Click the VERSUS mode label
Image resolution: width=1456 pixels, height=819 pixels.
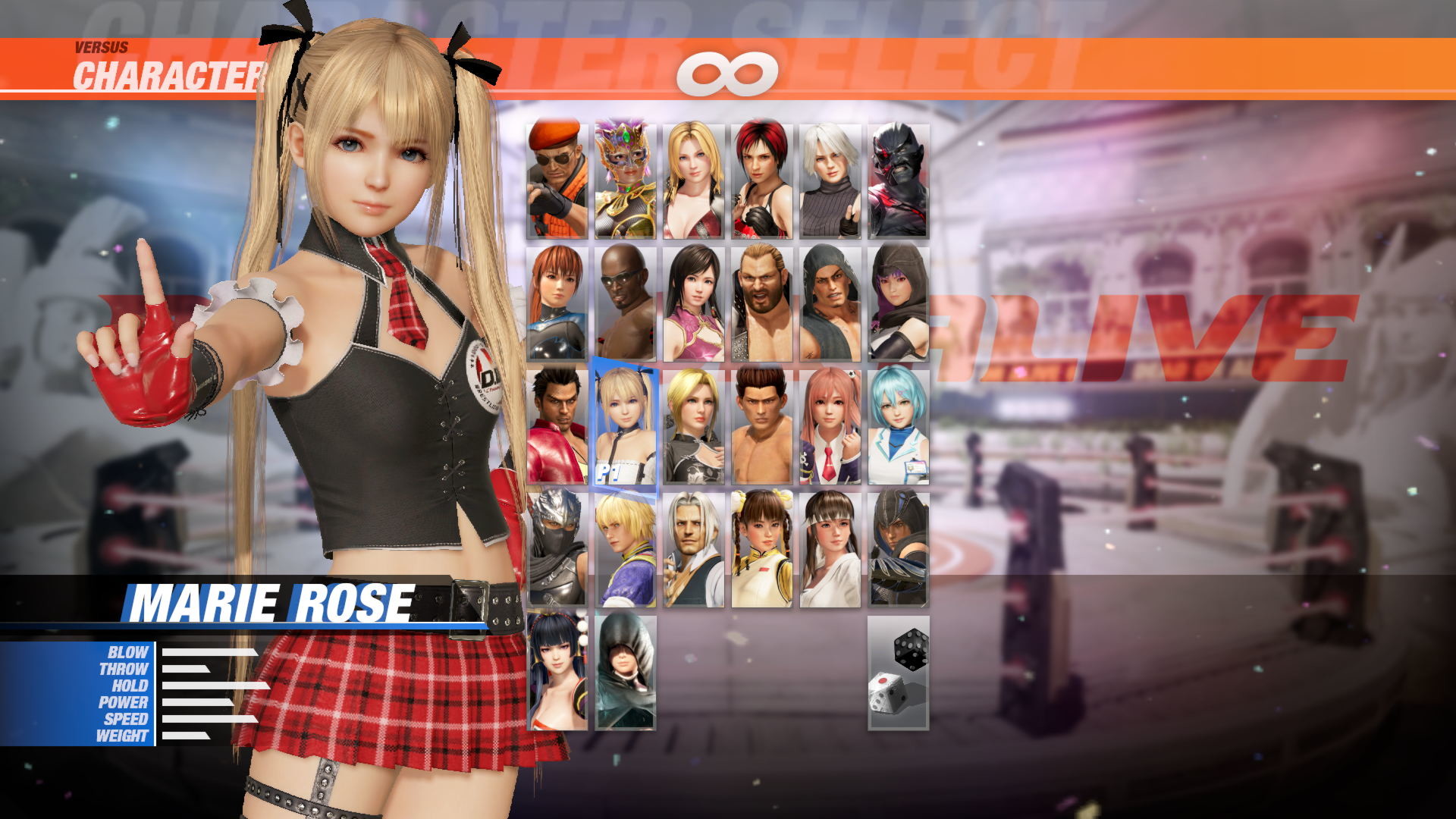coord(99,45)
